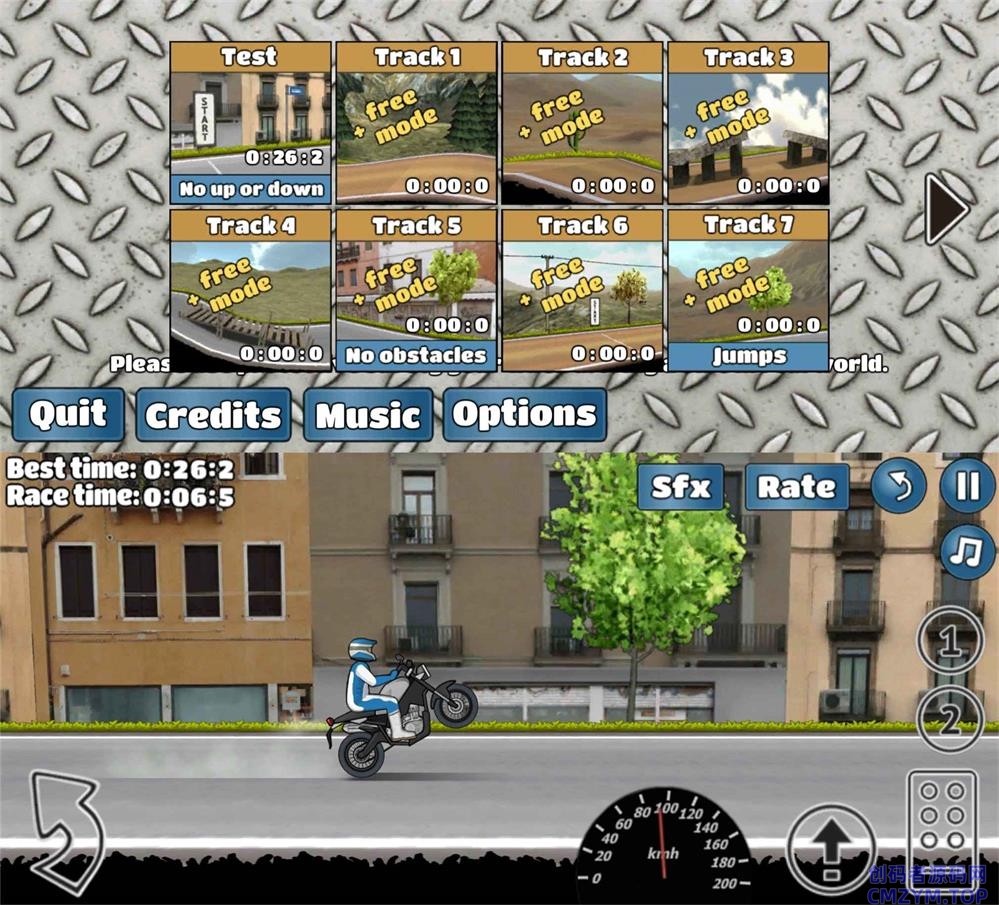
Task: Restart the race with the circular arrow
Action: click(x=898, y=487)
